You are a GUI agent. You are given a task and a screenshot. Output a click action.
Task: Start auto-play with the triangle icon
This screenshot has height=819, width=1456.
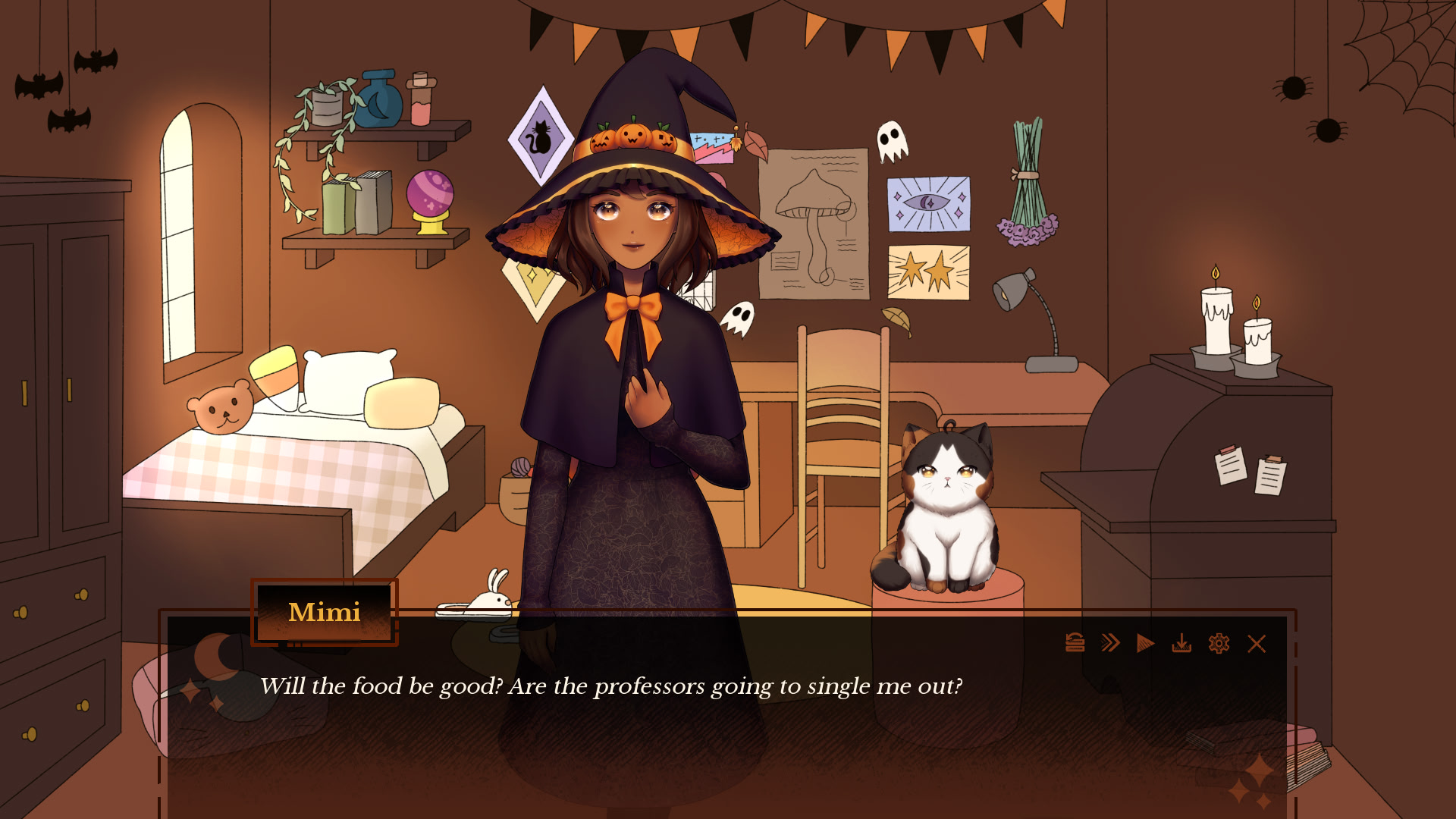[1145, 644]
